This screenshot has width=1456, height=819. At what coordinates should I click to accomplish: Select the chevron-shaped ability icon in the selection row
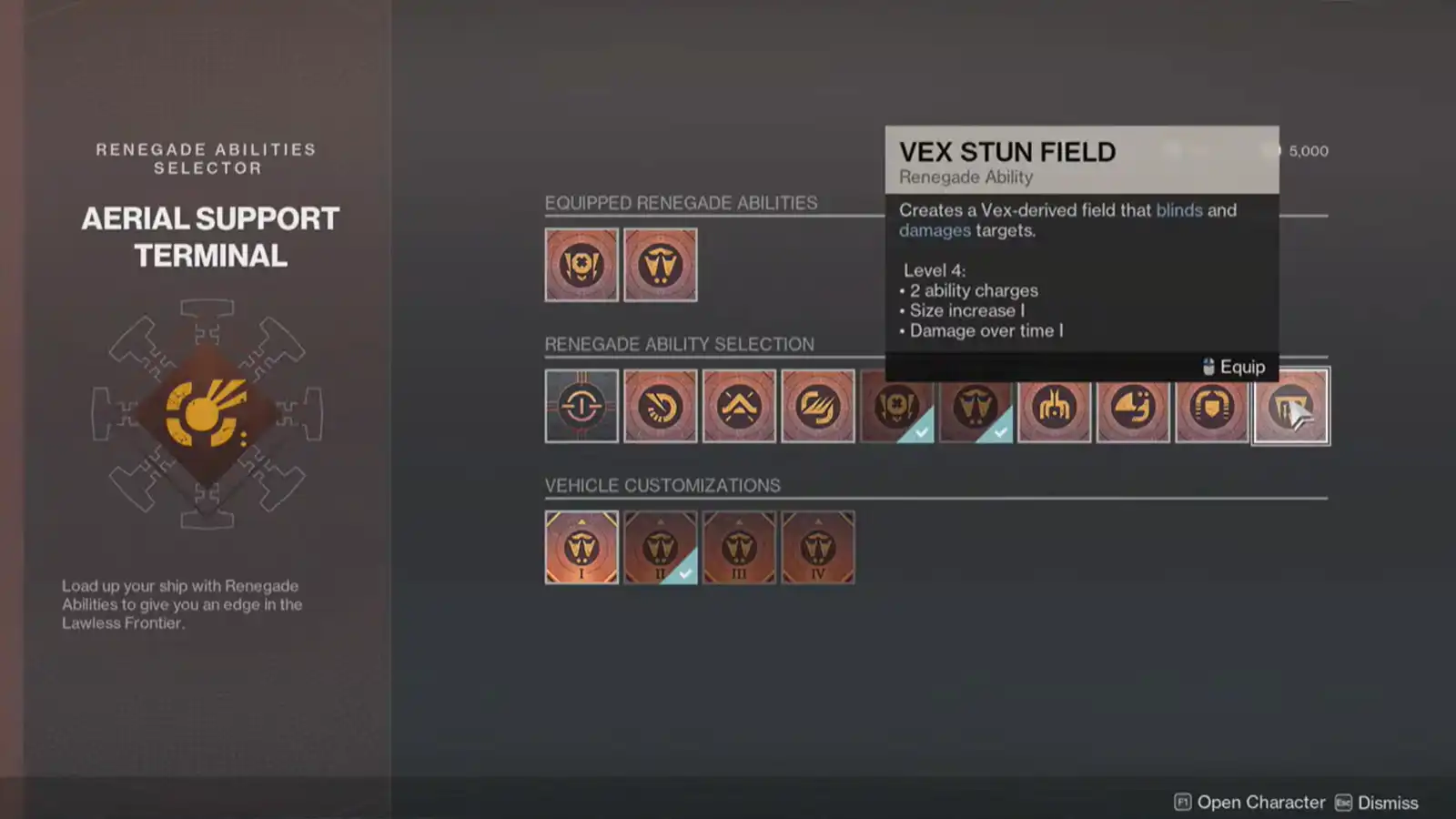pyautogui.click(x=739, y=407)
